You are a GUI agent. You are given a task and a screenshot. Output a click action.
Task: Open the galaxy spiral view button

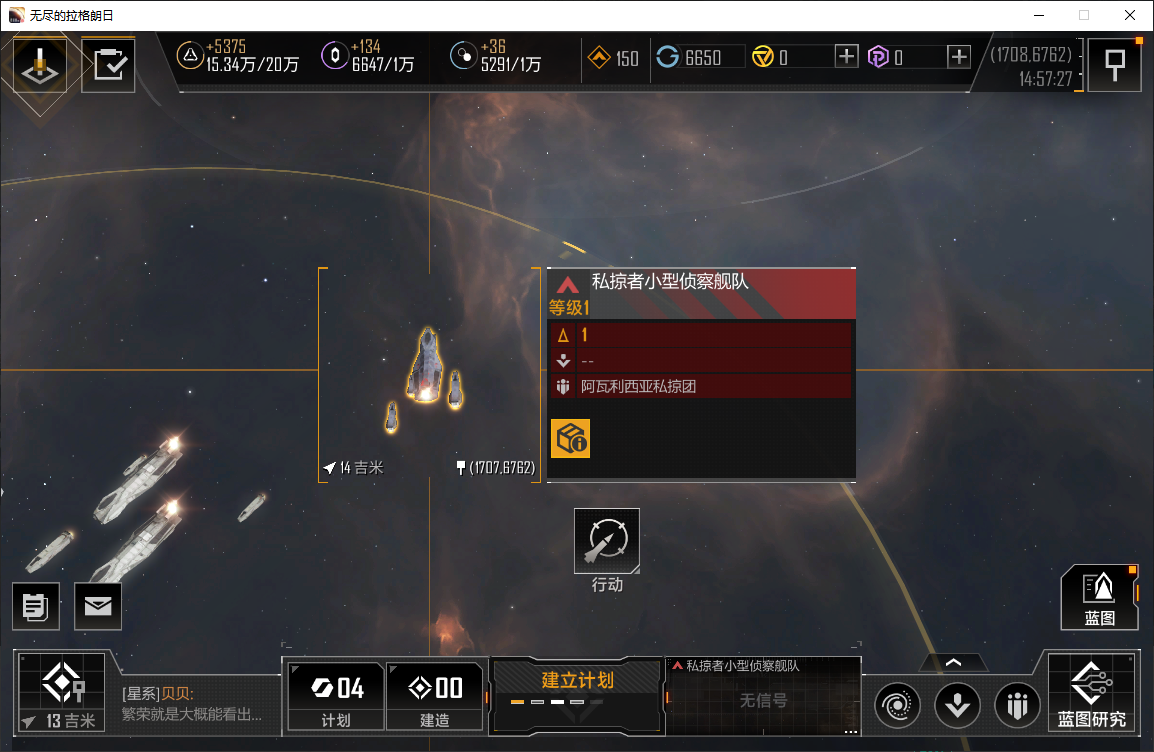click(x=897, y=705)
